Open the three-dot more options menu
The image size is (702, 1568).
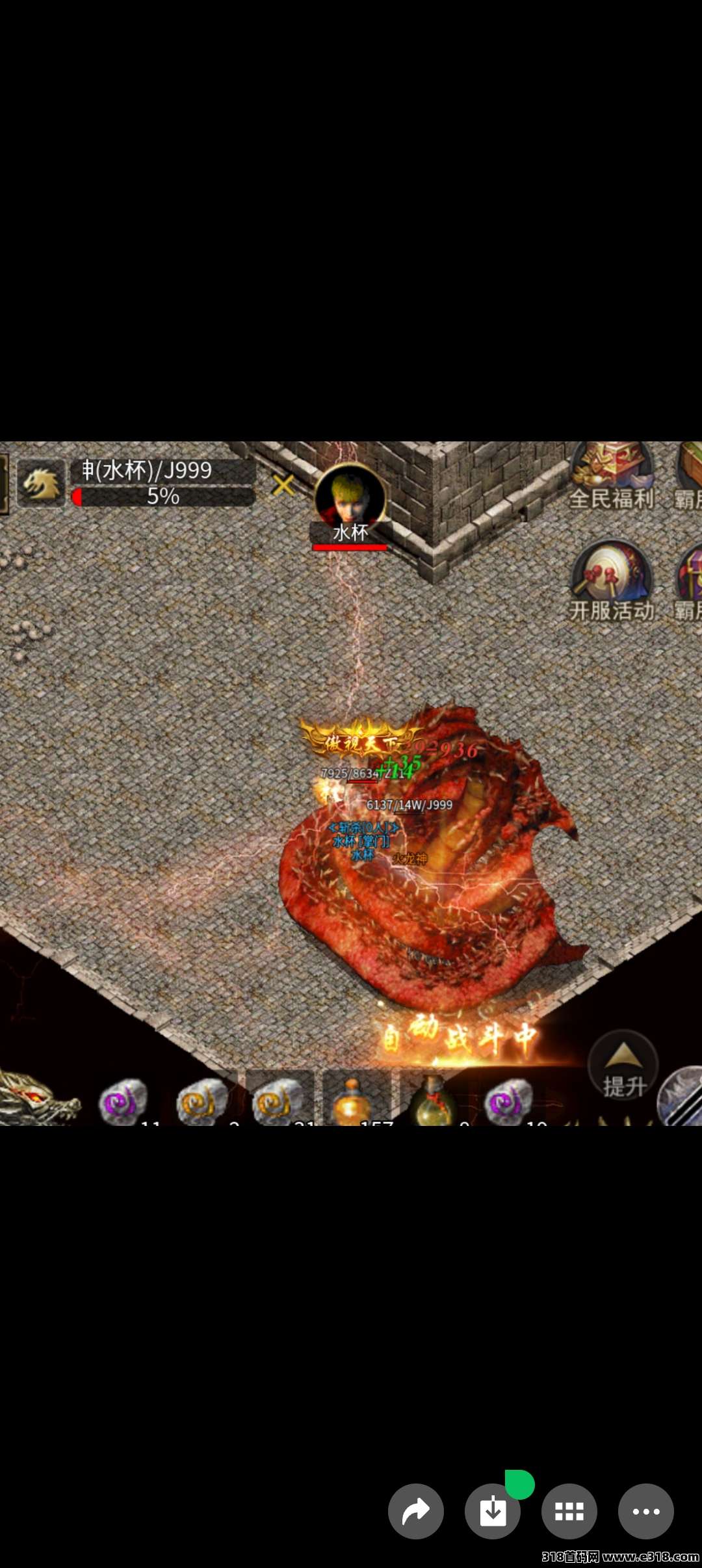tap(645, 1511)
